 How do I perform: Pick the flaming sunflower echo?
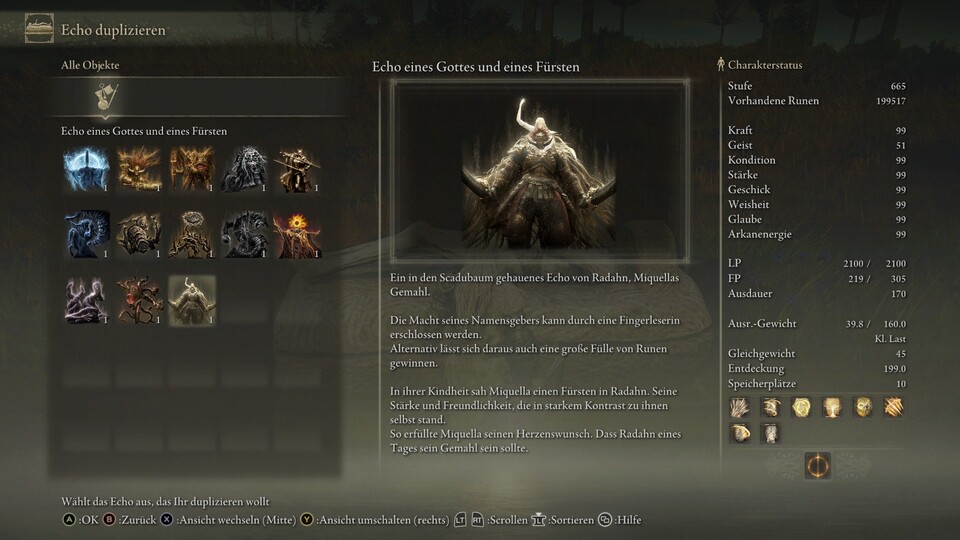point(295,234)
